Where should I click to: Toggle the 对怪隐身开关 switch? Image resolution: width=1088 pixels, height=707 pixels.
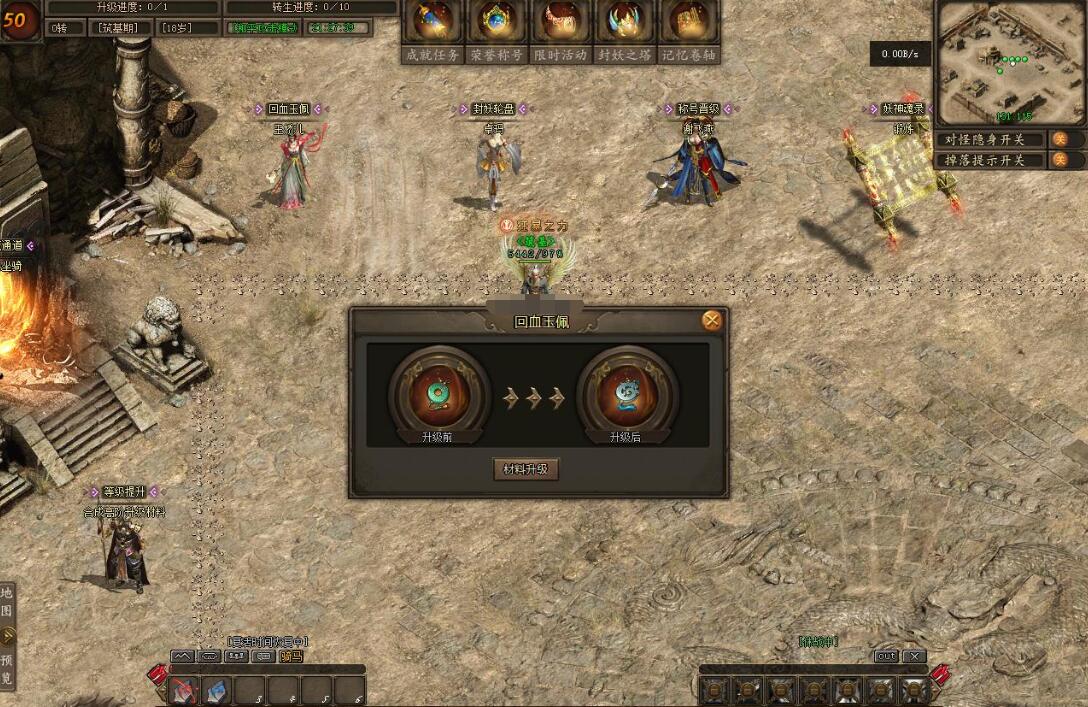tap(1060, 139)
